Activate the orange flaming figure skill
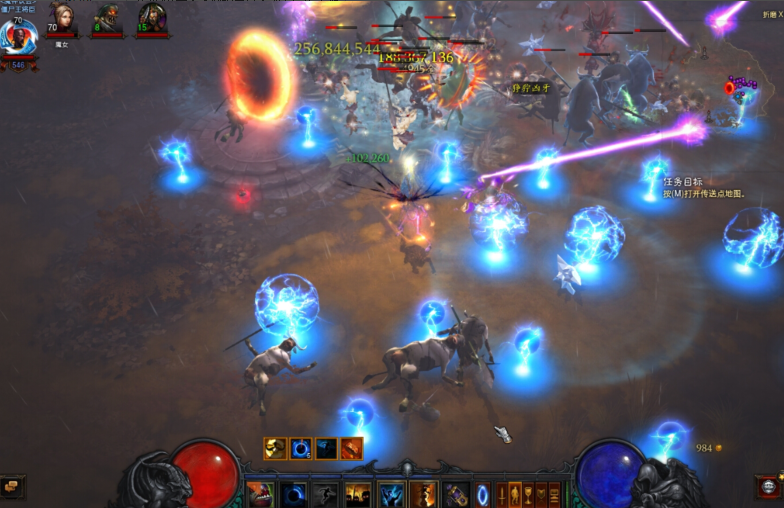This screenshot has height=508, width=784. click(x=423, y=494)
